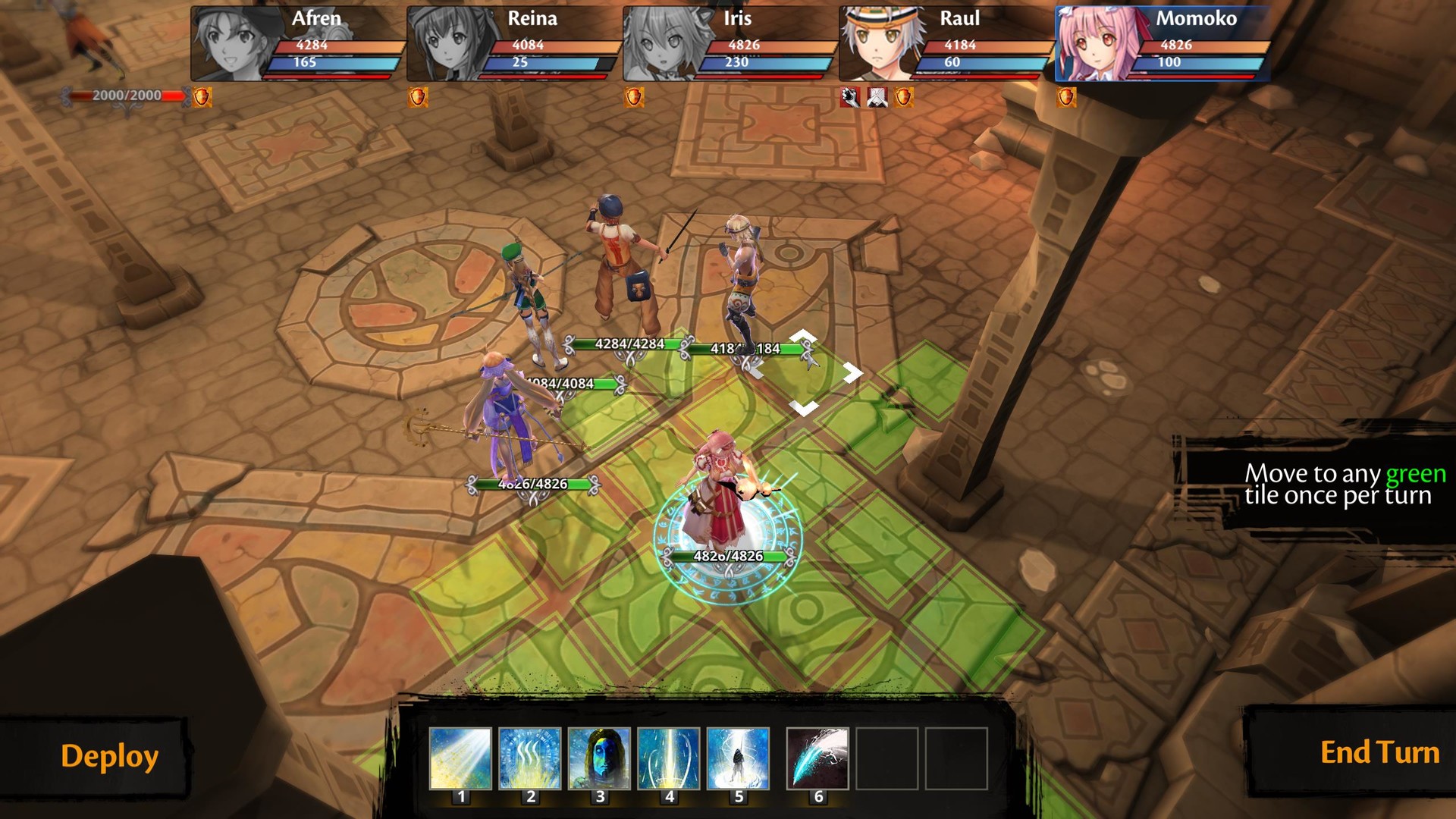View Iris's shield buff icon
This screenshot has width=1456, height=819.
pos(633,98)
